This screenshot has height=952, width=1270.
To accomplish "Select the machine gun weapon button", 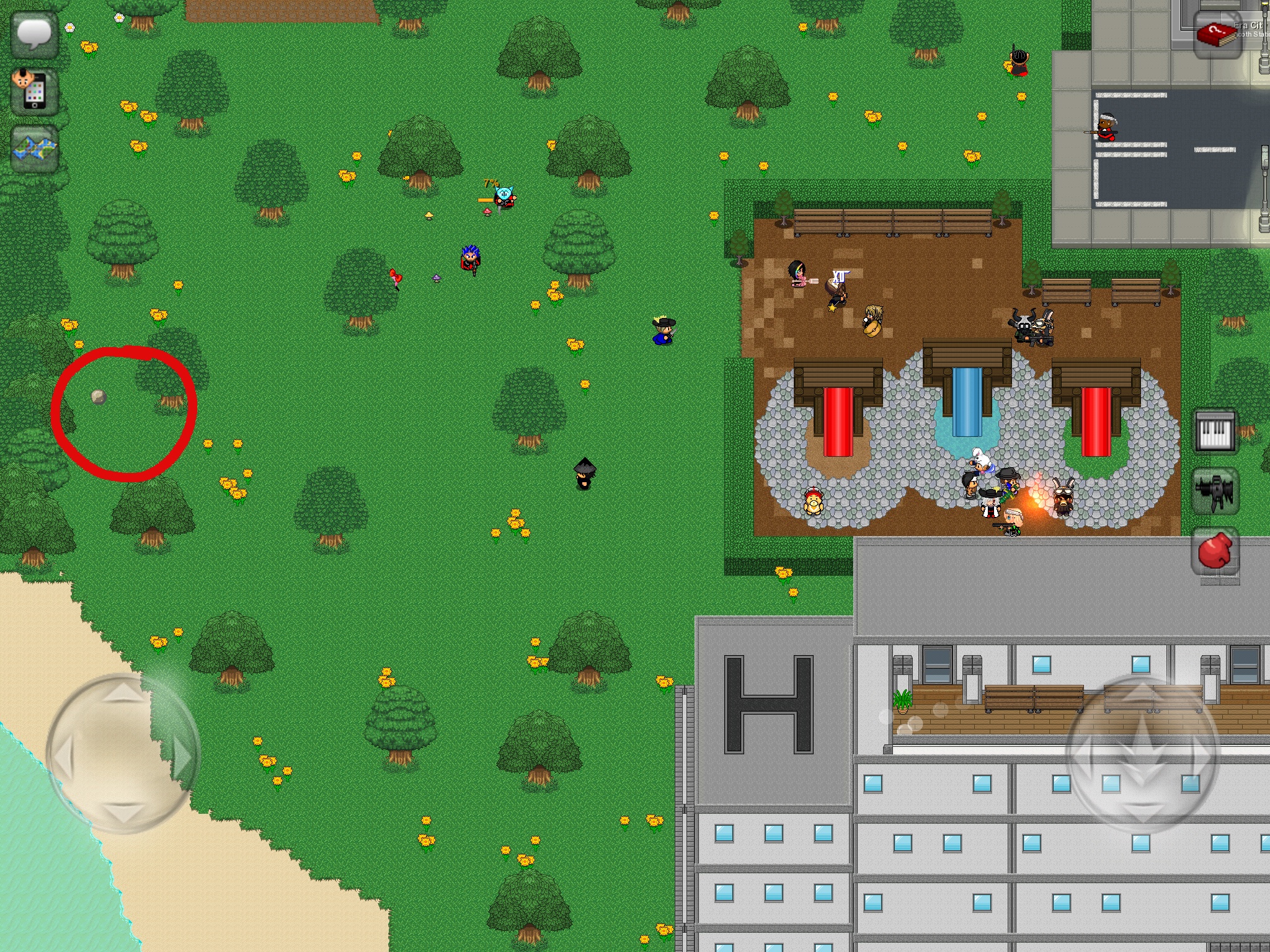I will (1215, 491).
